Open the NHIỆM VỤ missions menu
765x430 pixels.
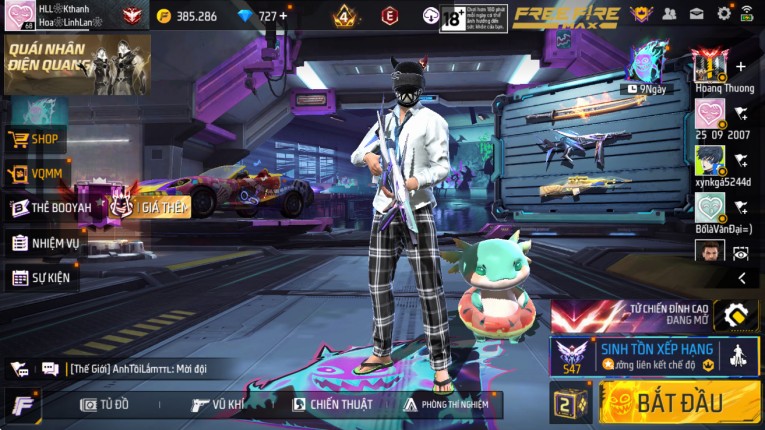pos(45,243)
